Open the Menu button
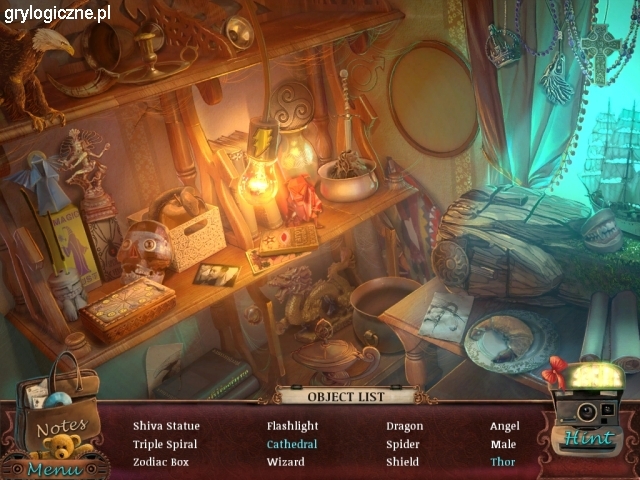This screenshot has width=640, height=480. click(x=48, y=468)
